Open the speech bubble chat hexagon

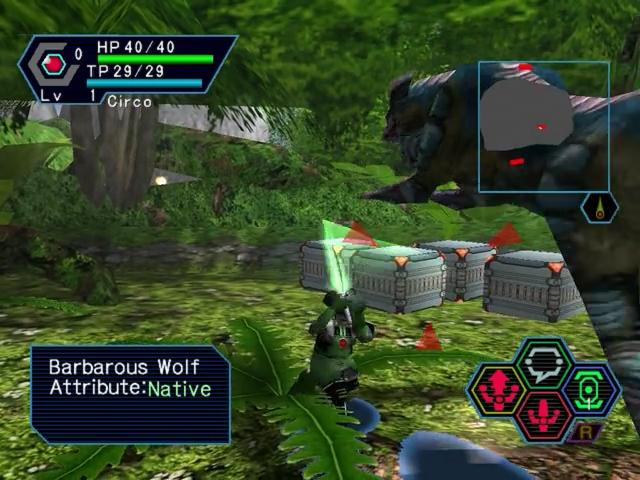(x=544, y=364)
